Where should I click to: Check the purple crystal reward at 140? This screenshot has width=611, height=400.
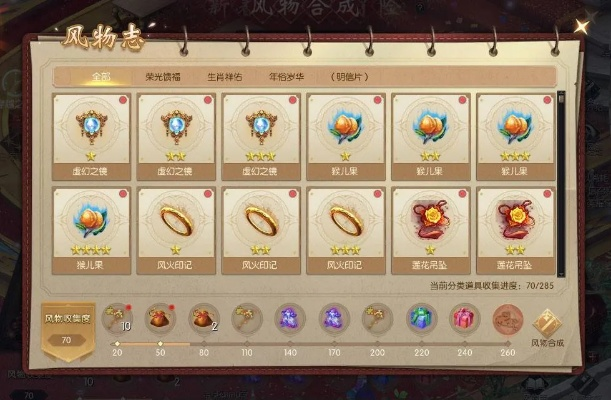click(x=290, y=319)
